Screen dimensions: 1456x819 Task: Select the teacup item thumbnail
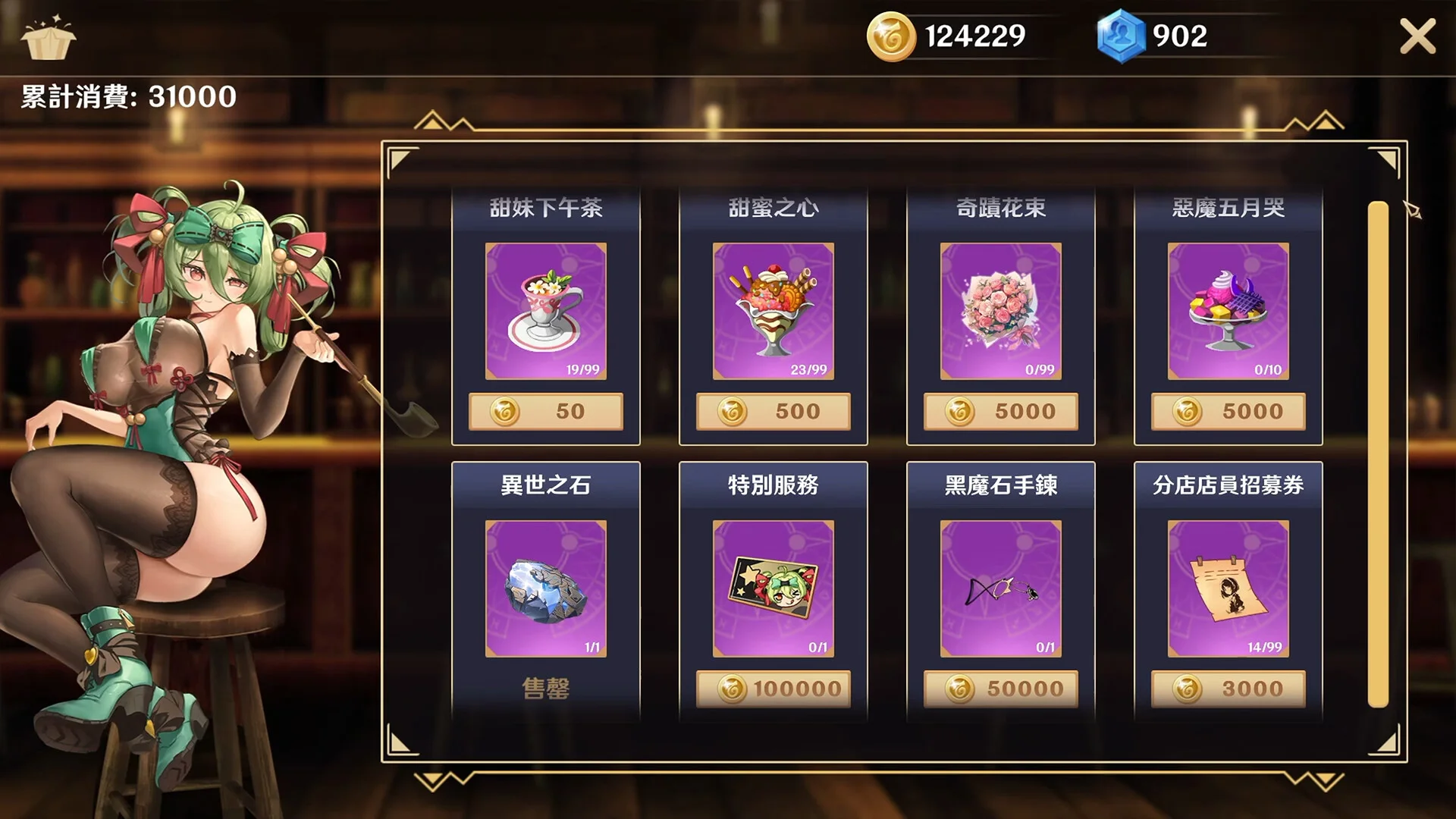point(545,311)
